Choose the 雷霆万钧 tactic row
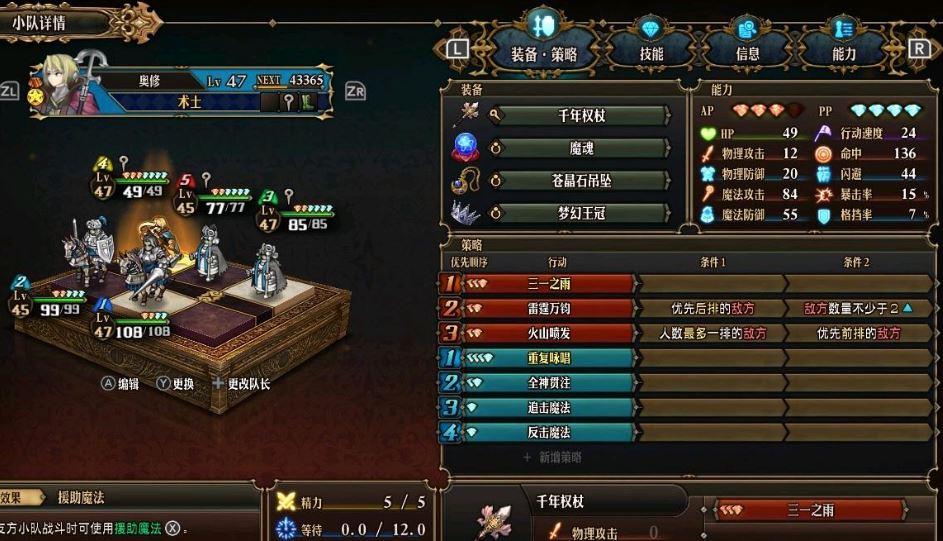The width and height of the screenshot is (943, 541). 548,308
